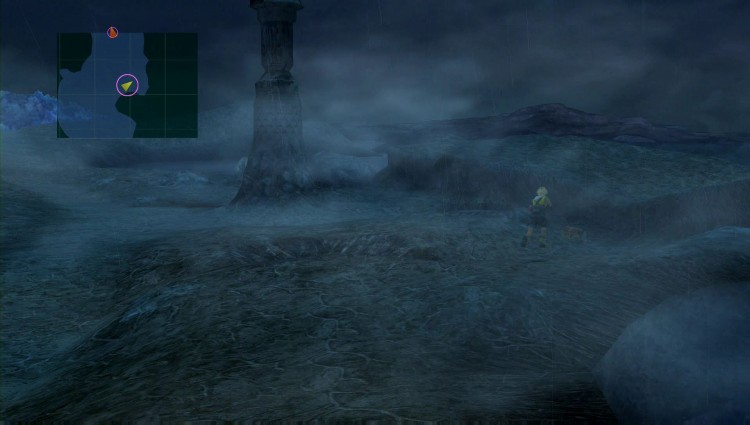Select the yellow player arrow on the minimap
The height and width of the screenshot is (425, 750).
tap(127, 86)
